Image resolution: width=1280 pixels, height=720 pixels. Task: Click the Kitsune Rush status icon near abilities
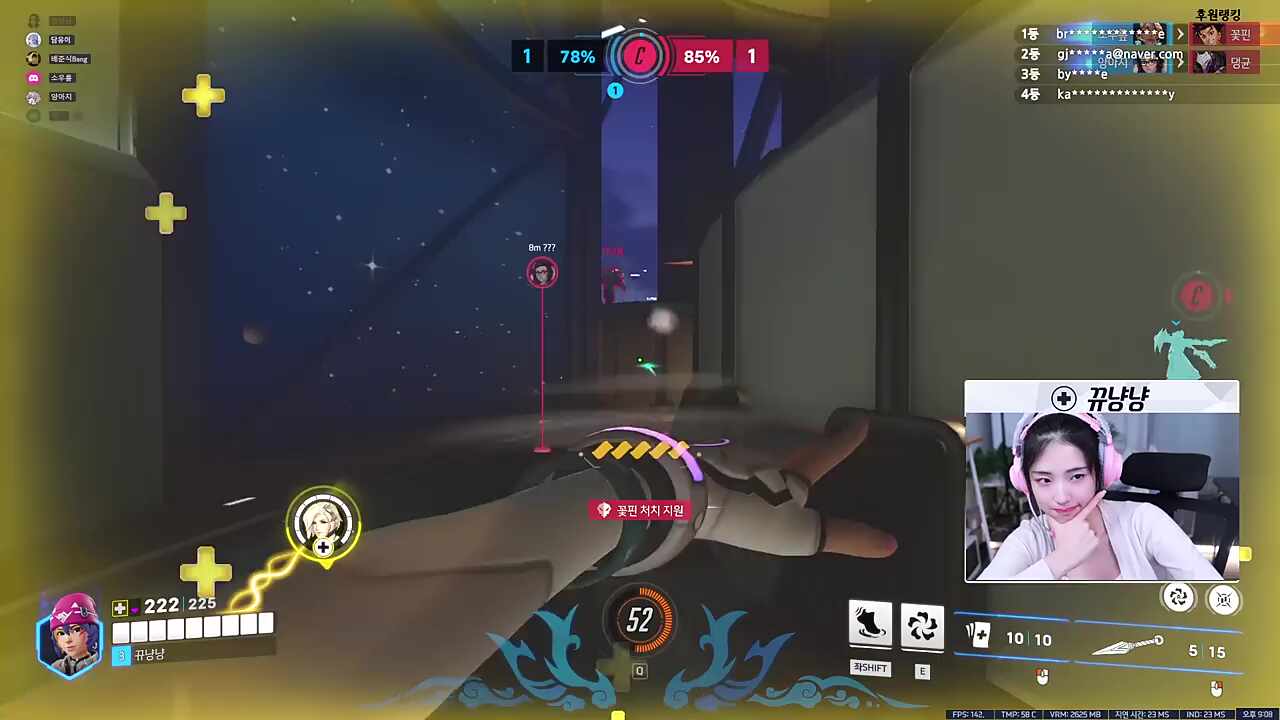click(x=1224, y=598)
